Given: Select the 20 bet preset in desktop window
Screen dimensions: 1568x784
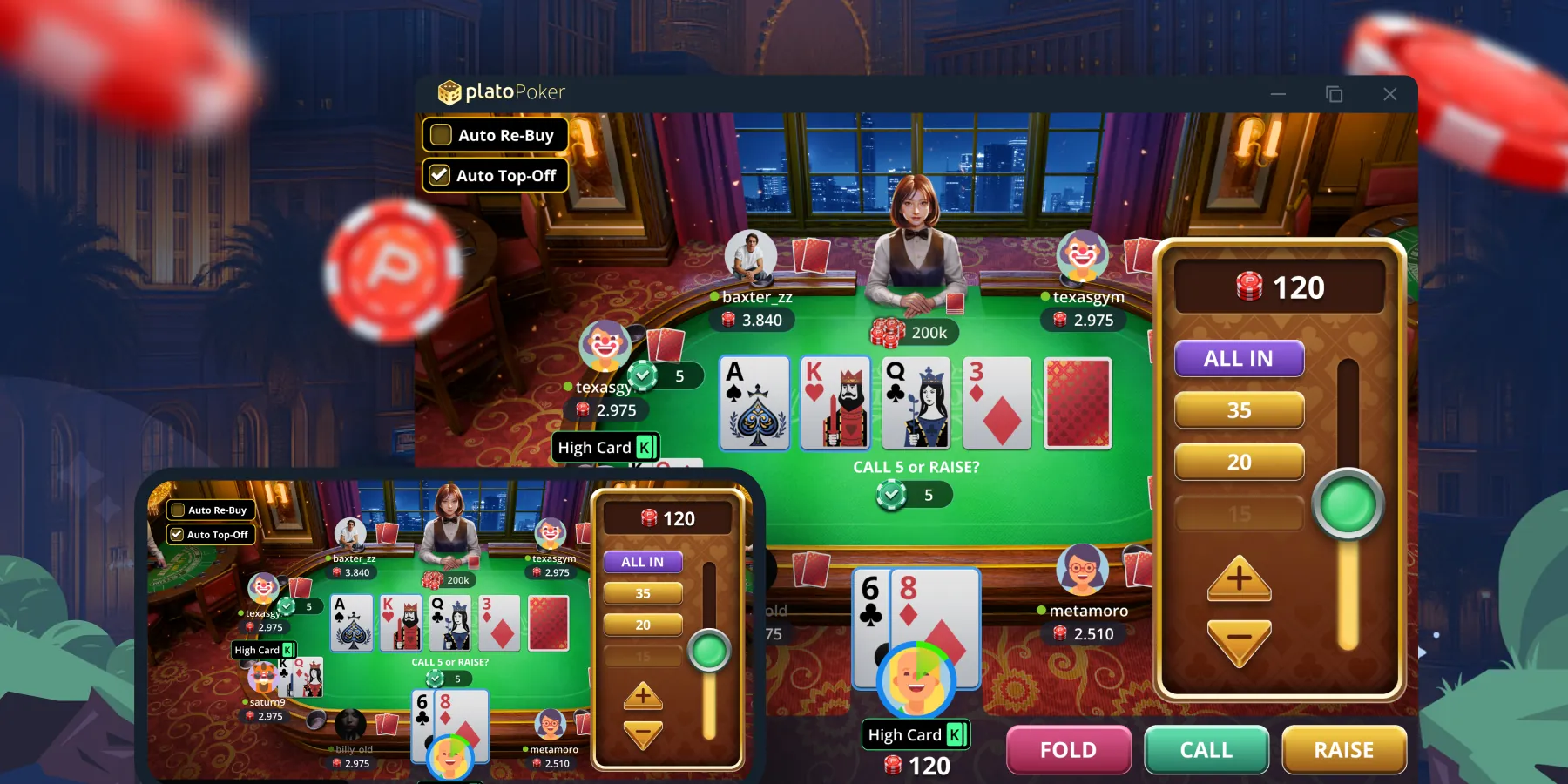Looking at the screenshot, I should 1239,462.
